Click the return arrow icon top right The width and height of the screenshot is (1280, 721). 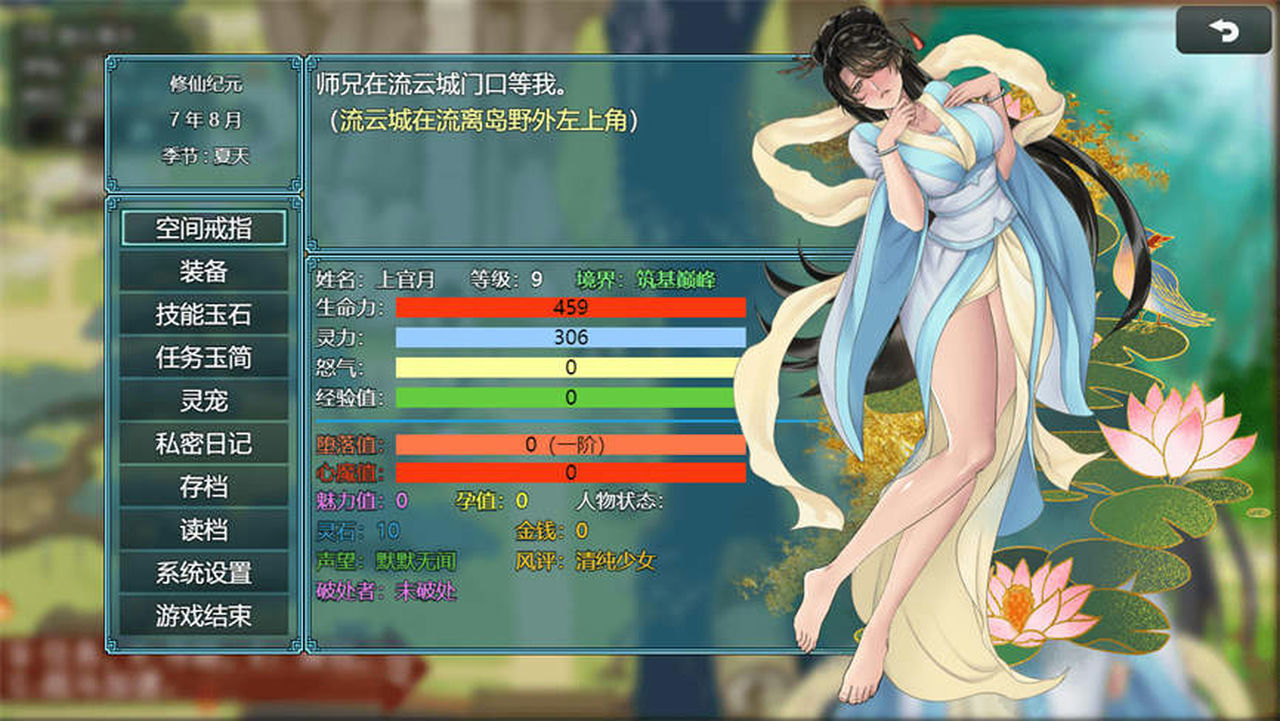click(x=1224, y=31)
